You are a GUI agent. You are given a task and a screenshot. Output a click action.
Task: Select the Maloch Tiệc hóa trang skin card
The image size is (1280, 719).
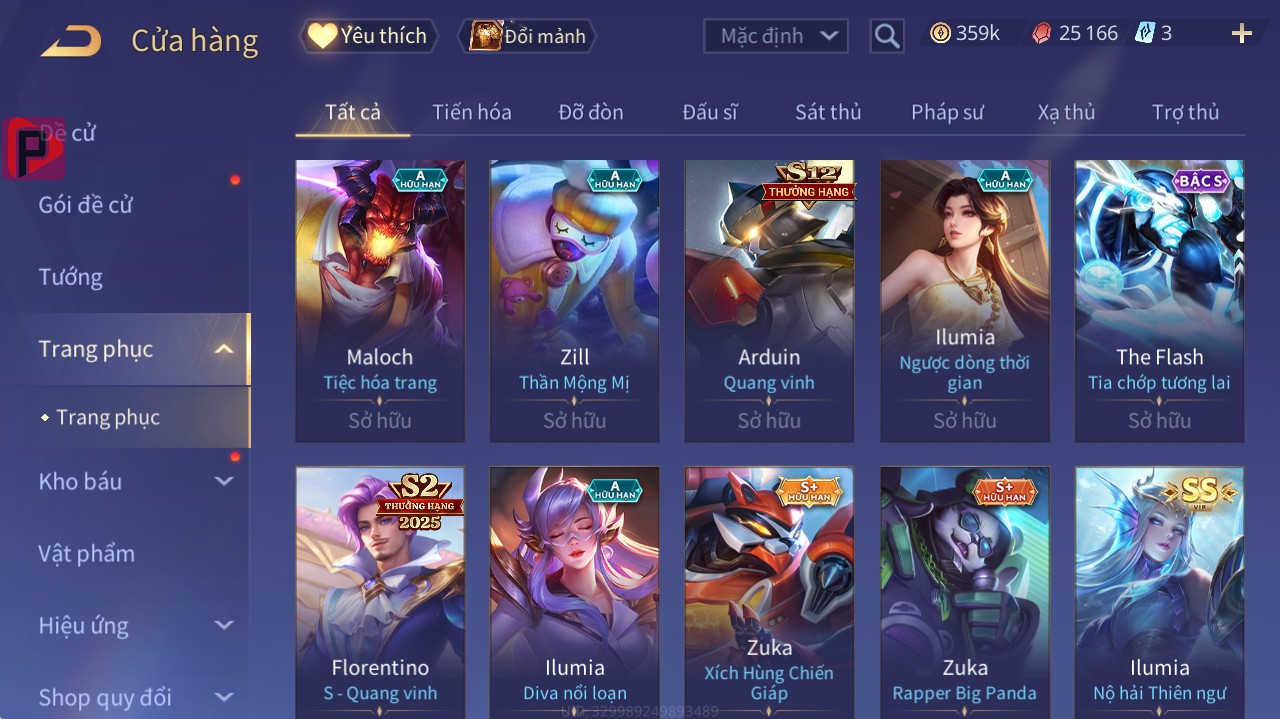point(380,300)
